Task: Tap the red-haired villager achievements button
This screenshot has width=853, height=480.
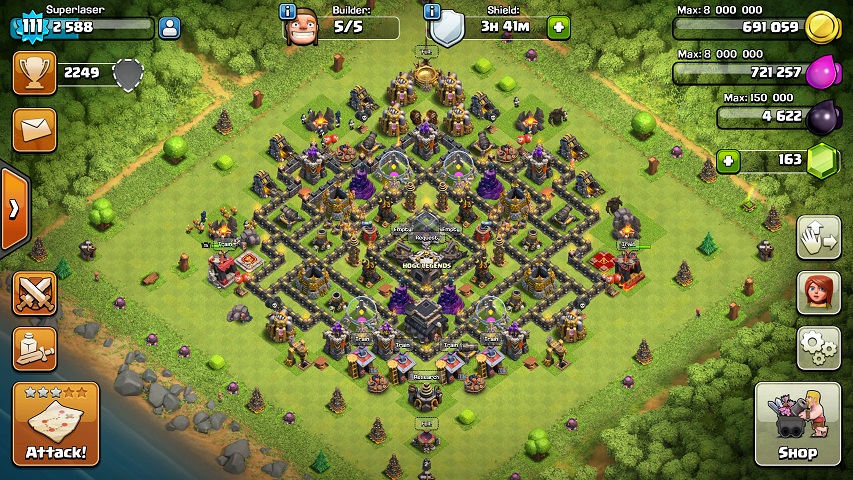Action: (x=818, y=293)
